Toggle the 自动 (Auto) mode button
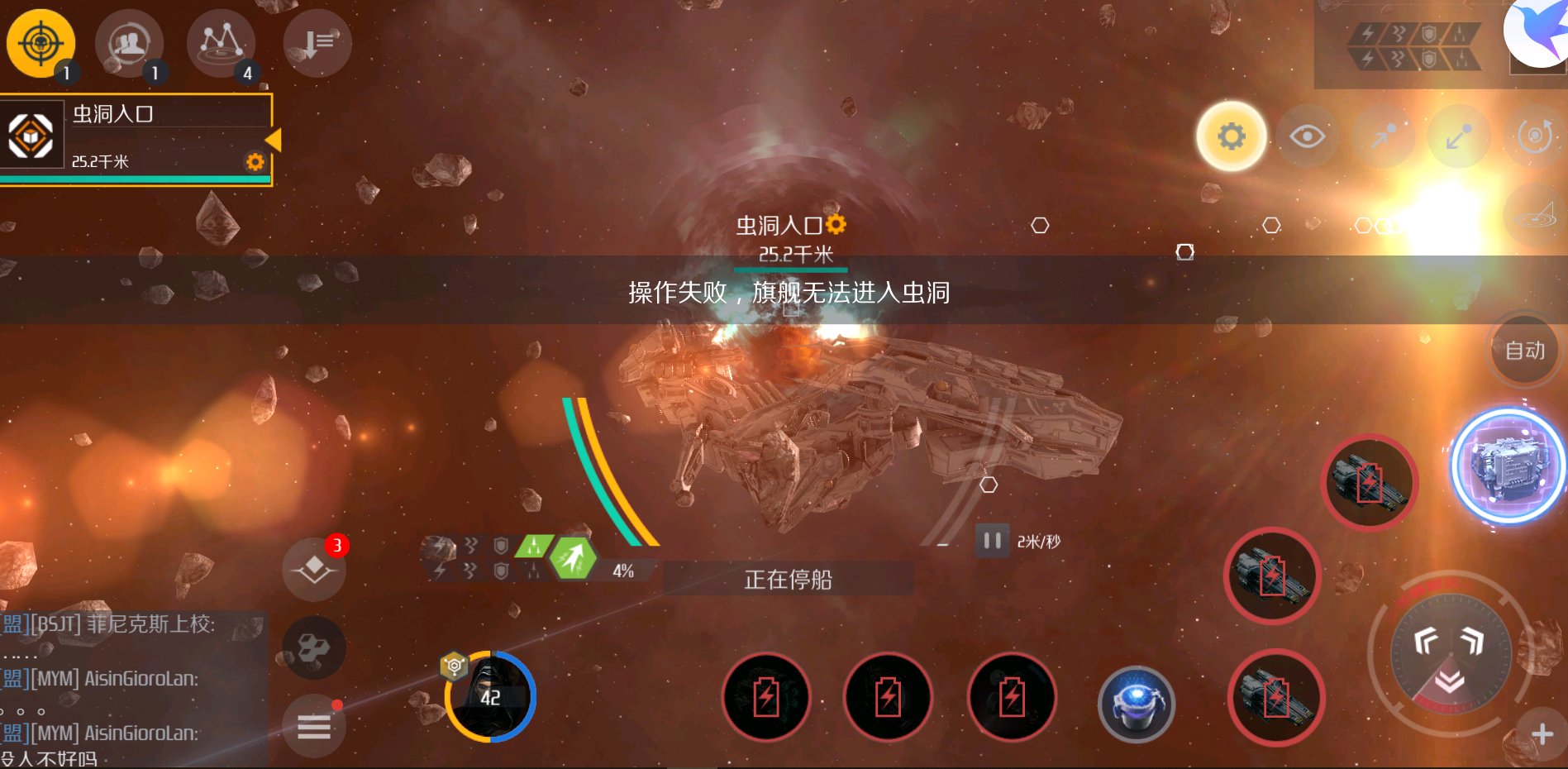 pyautogui.click(x=1523, y=350)
